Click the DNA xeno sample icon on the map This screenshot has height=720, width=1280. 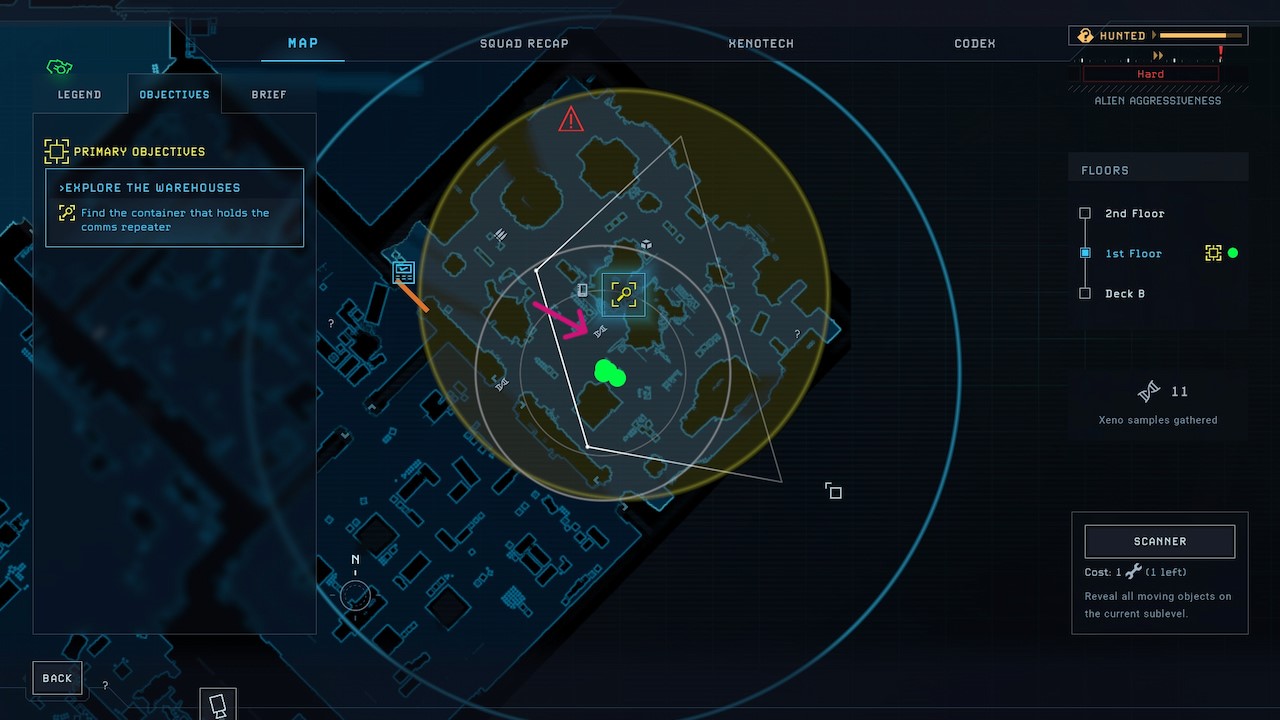click(x=598, y=329)
